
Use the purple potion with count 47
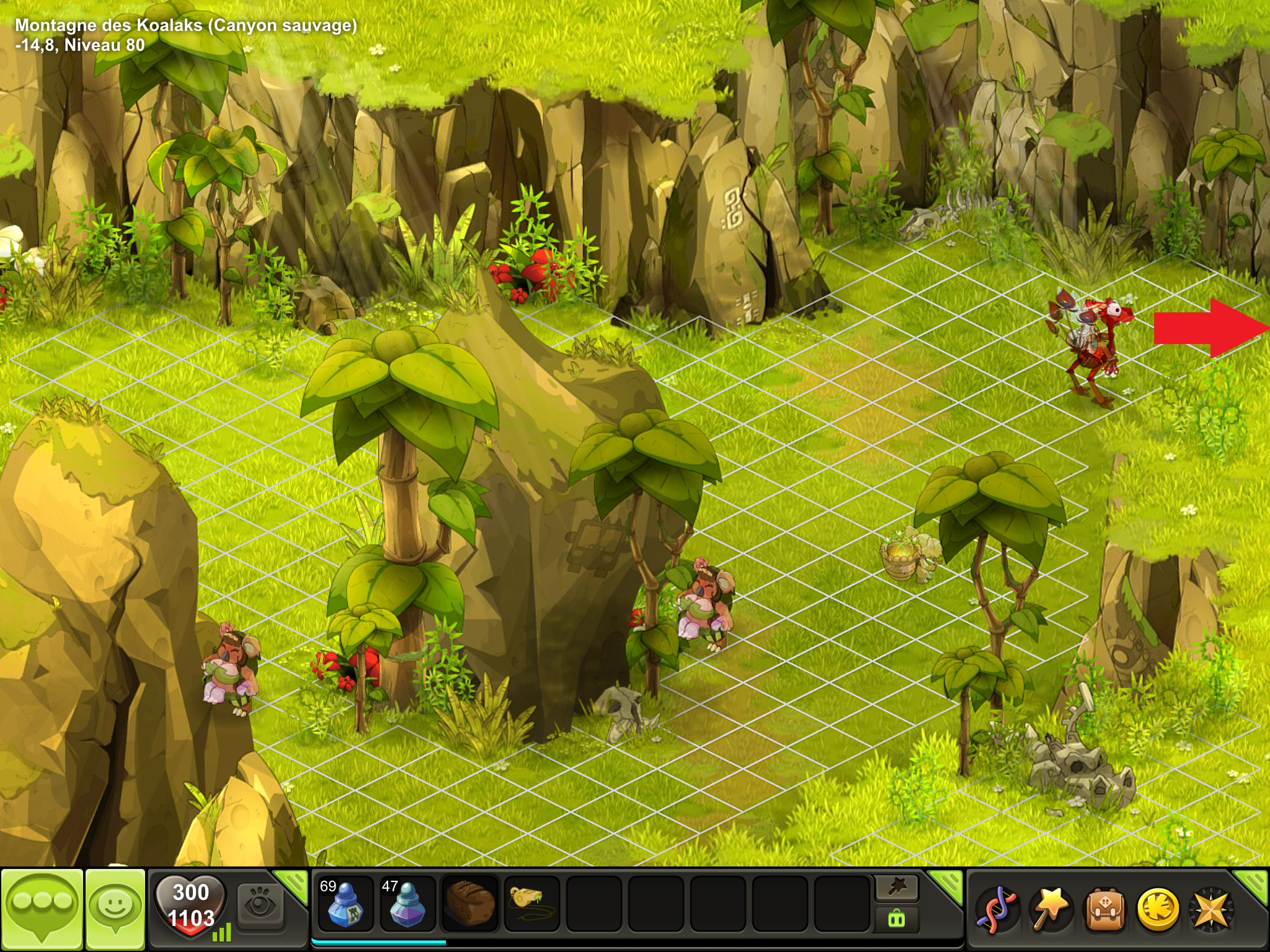click(407, 904)
